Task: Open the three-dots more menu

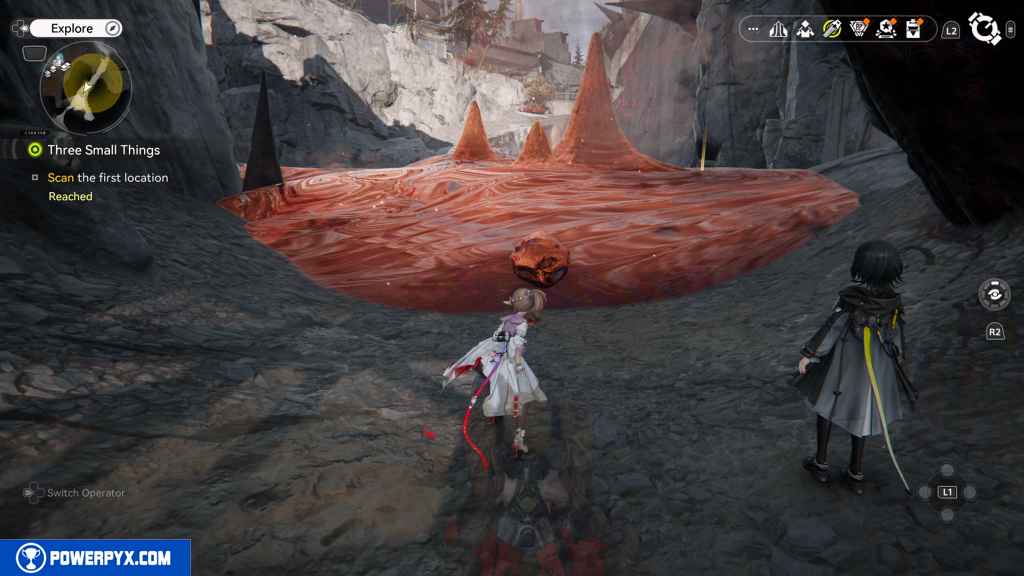Action: [x=754, y=29]
